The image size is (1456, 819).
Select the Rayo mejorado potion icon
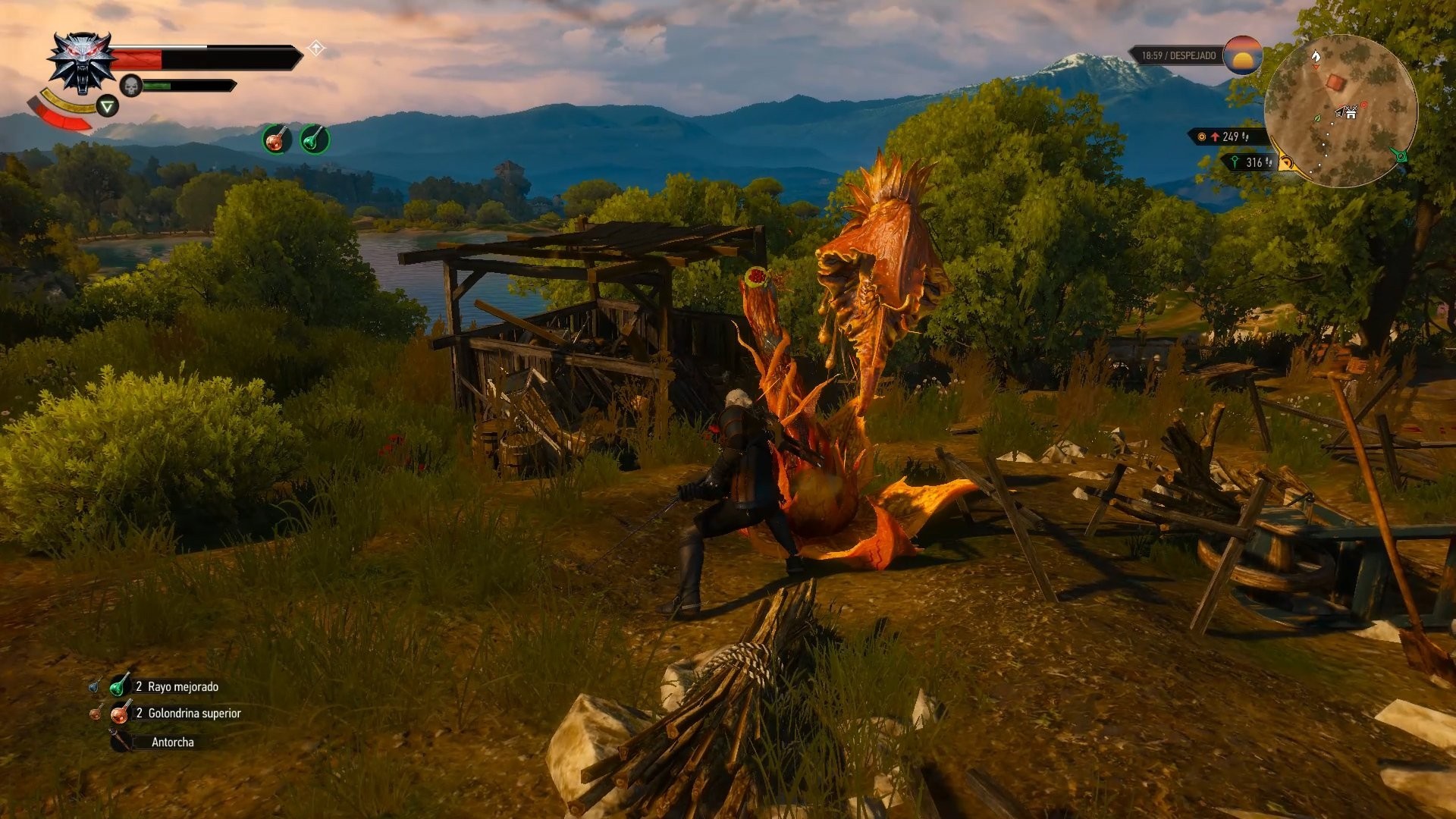click(118, 687)
